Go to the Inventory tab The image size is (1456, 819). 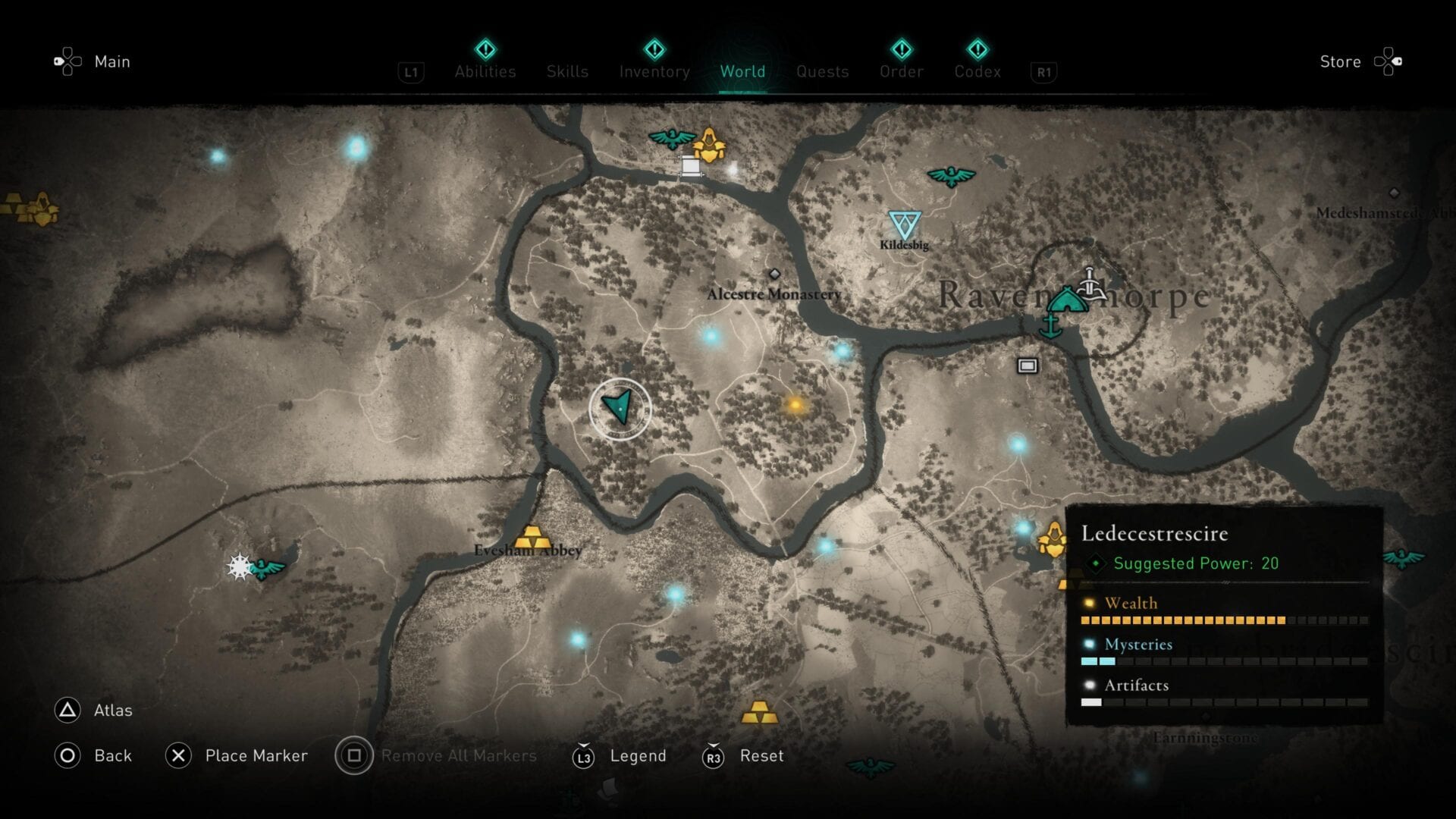[x=654, y=71]
